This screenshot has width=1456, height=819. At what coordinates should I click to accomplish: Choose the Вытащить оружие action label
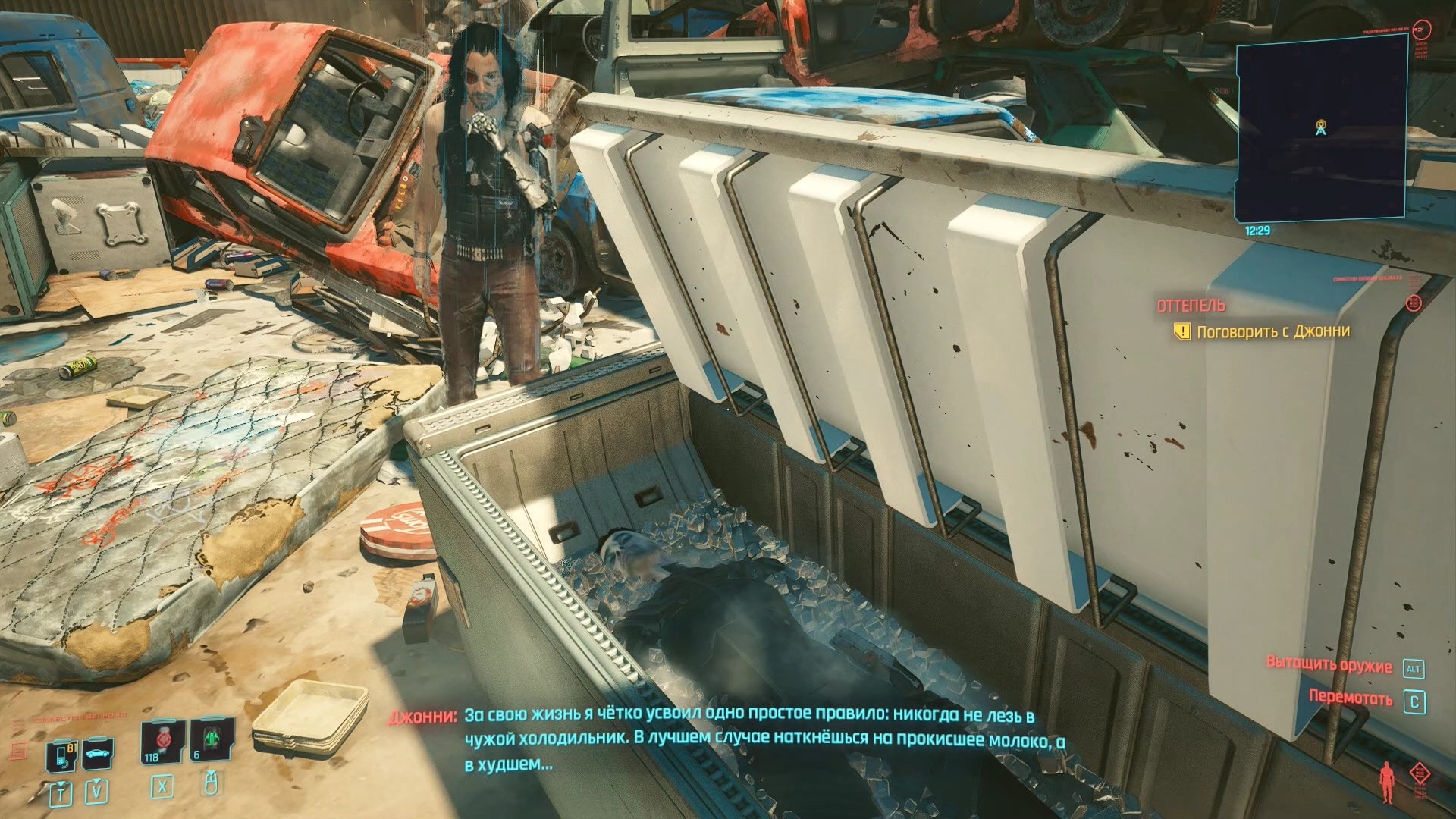(1329, 665)
